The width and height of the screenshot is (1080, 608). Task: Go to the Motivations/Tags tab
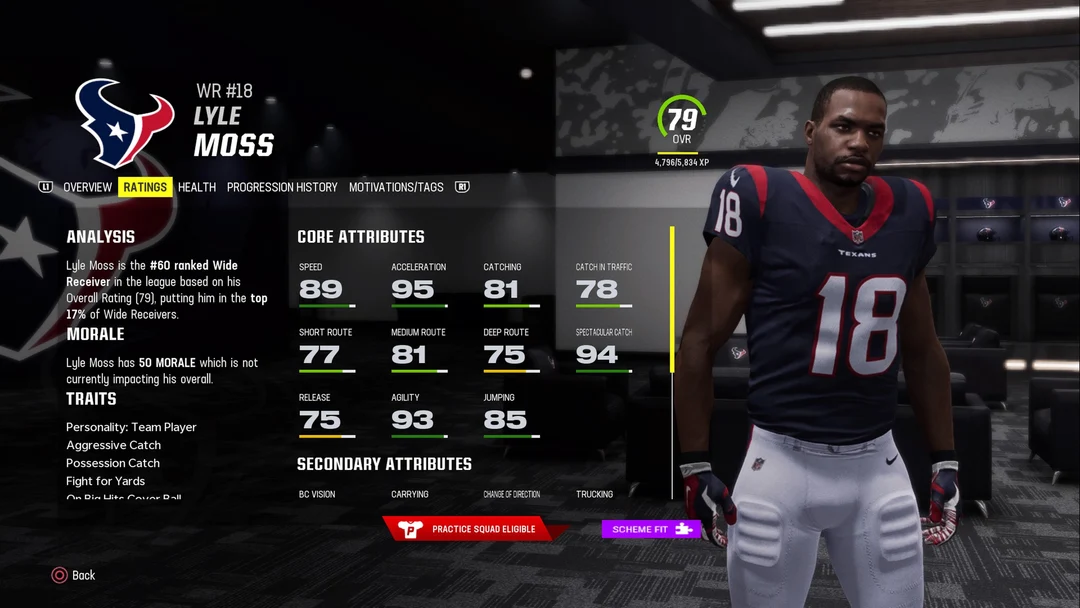[395, 187]
